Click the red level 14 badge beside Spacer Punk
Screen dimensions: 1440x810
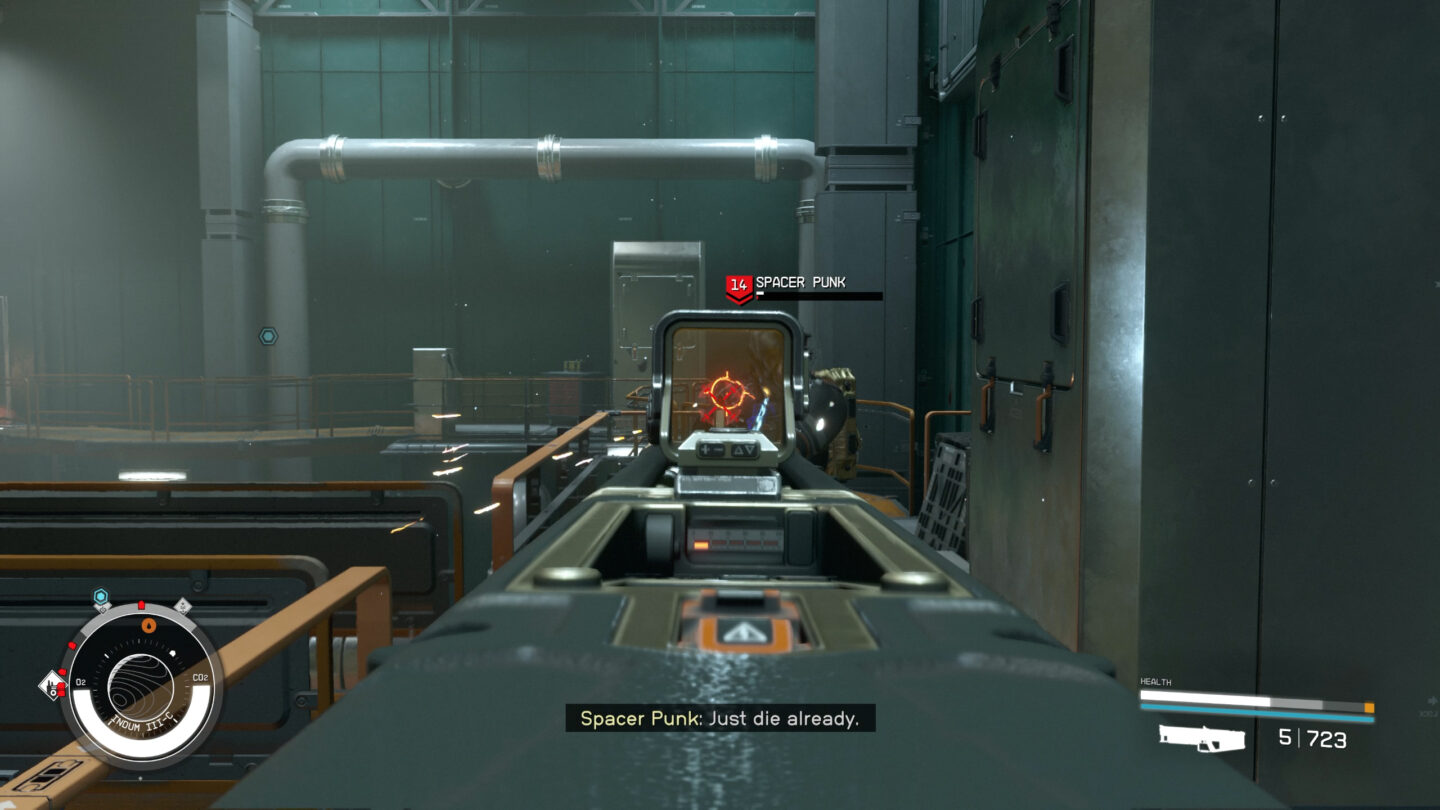coord(740,283)
